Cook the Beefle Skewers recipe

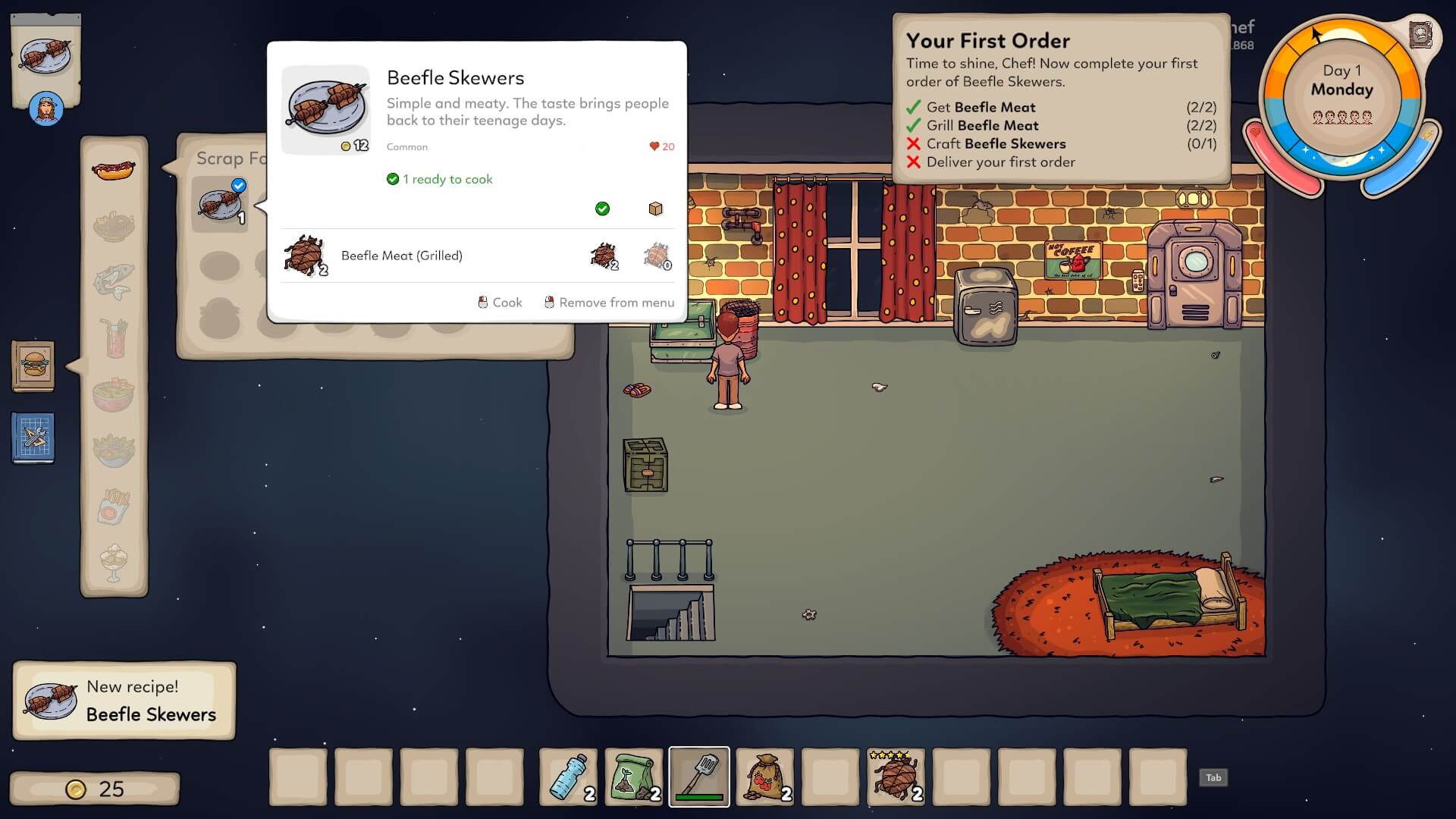tap(500, 303)
